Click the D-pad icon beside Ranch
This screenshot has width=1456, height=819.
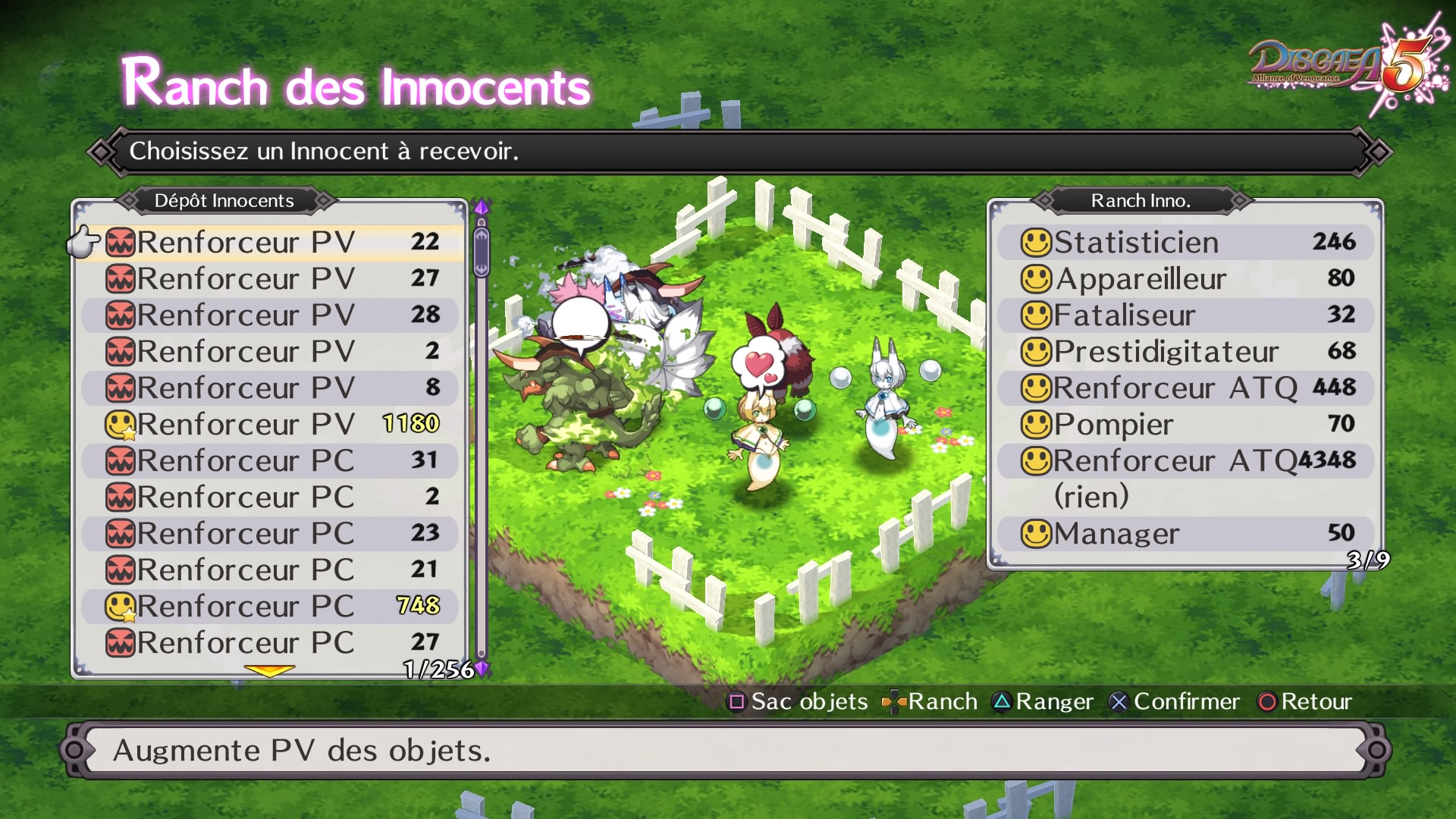click(895, 701)
